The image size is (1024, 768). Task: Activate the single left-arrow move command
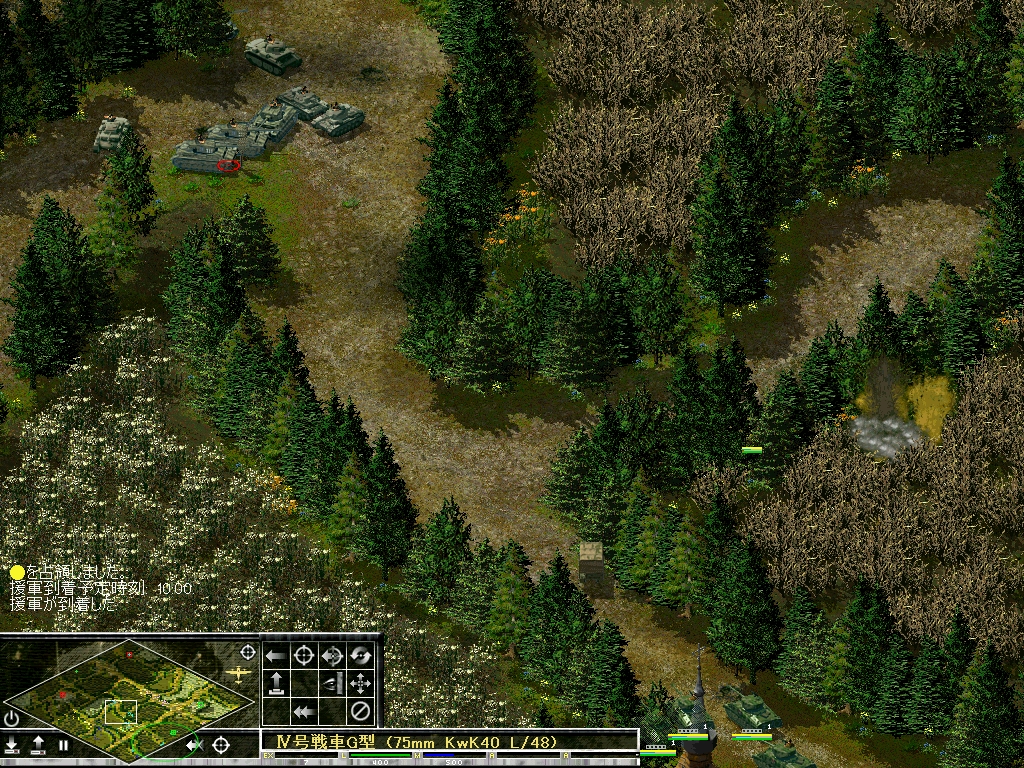(x=276, y=656)
